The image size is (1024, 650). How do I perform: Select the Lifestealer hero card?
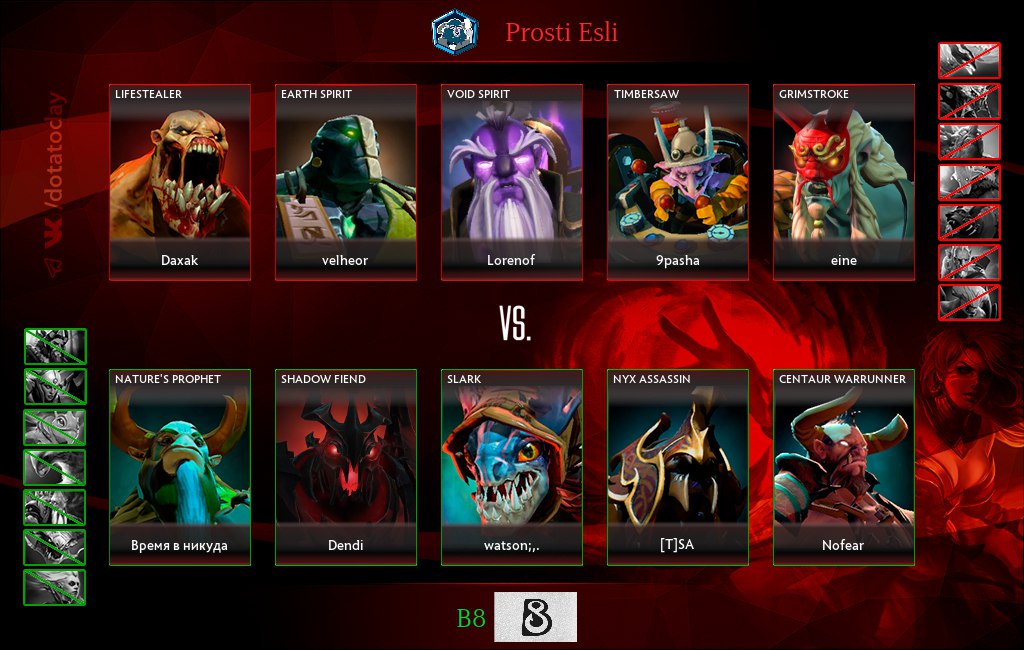(x=180, y=182)
